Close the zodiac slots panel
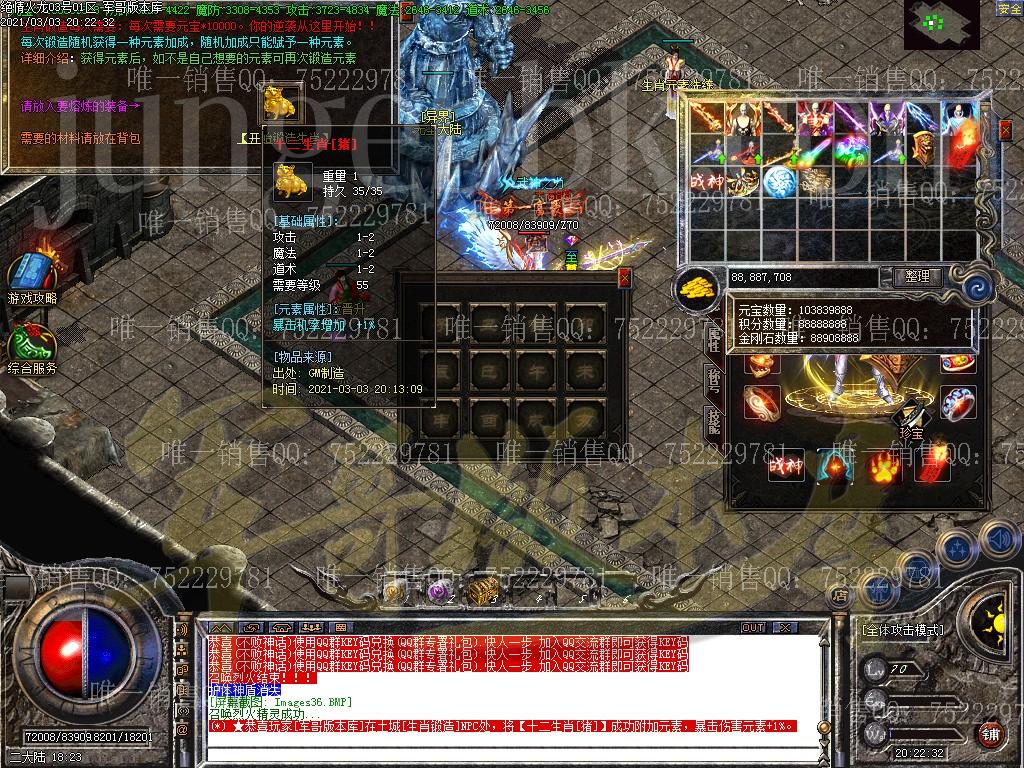The width and height of the screenshot is (1024, 768). [x=625, y=278]
